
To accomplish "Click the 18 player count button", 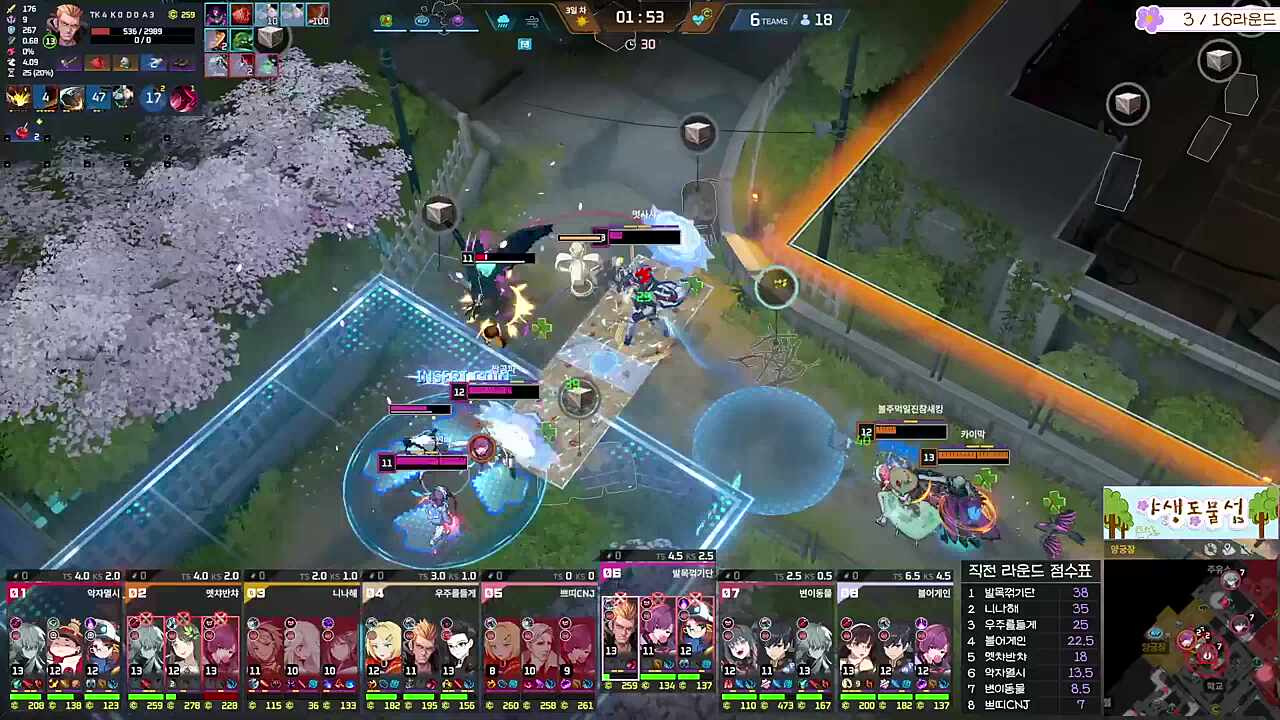I will [818, 19].
